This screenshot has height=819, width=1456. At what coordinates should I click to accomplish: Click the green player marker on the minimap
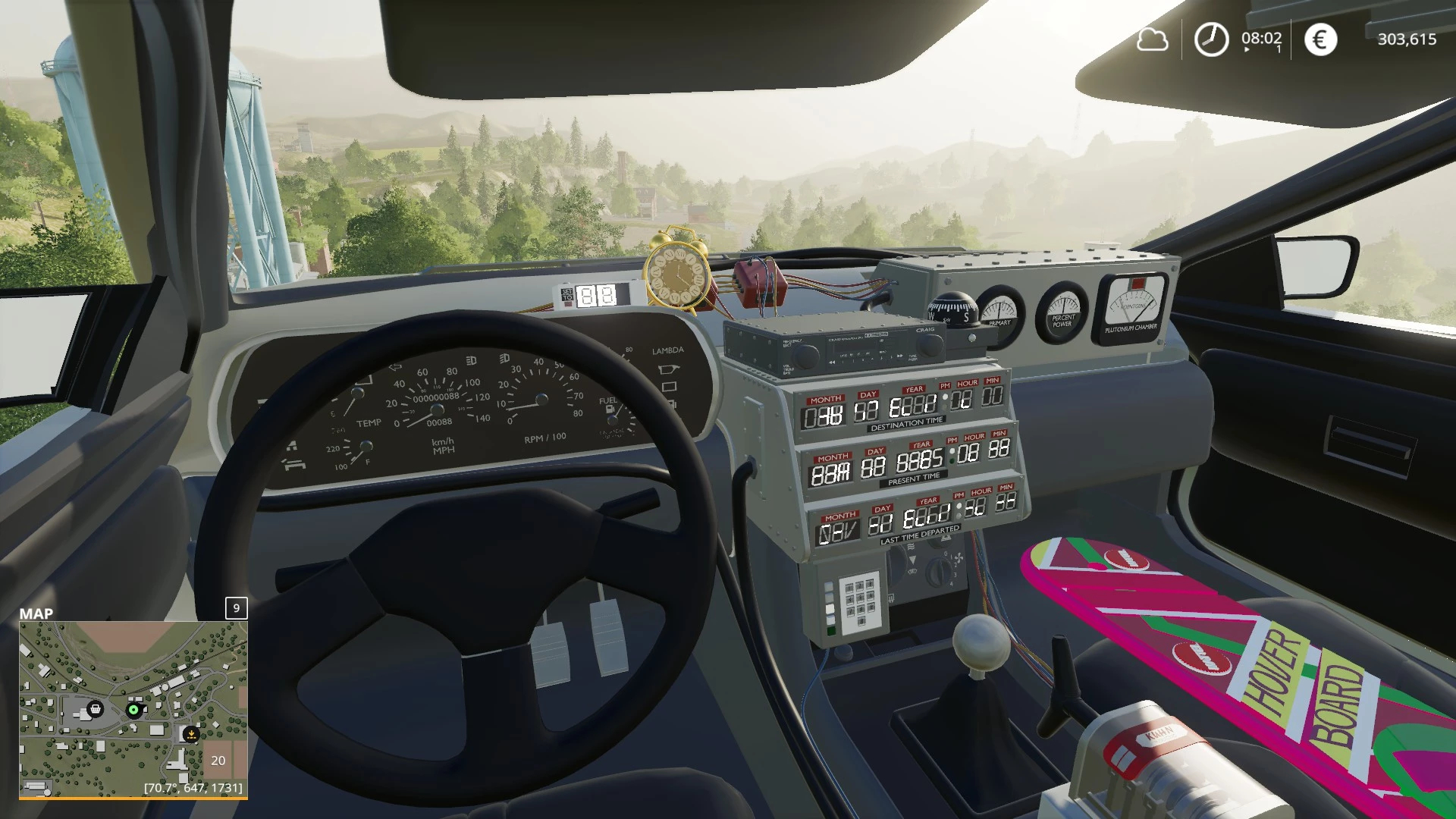click(134, 710)
